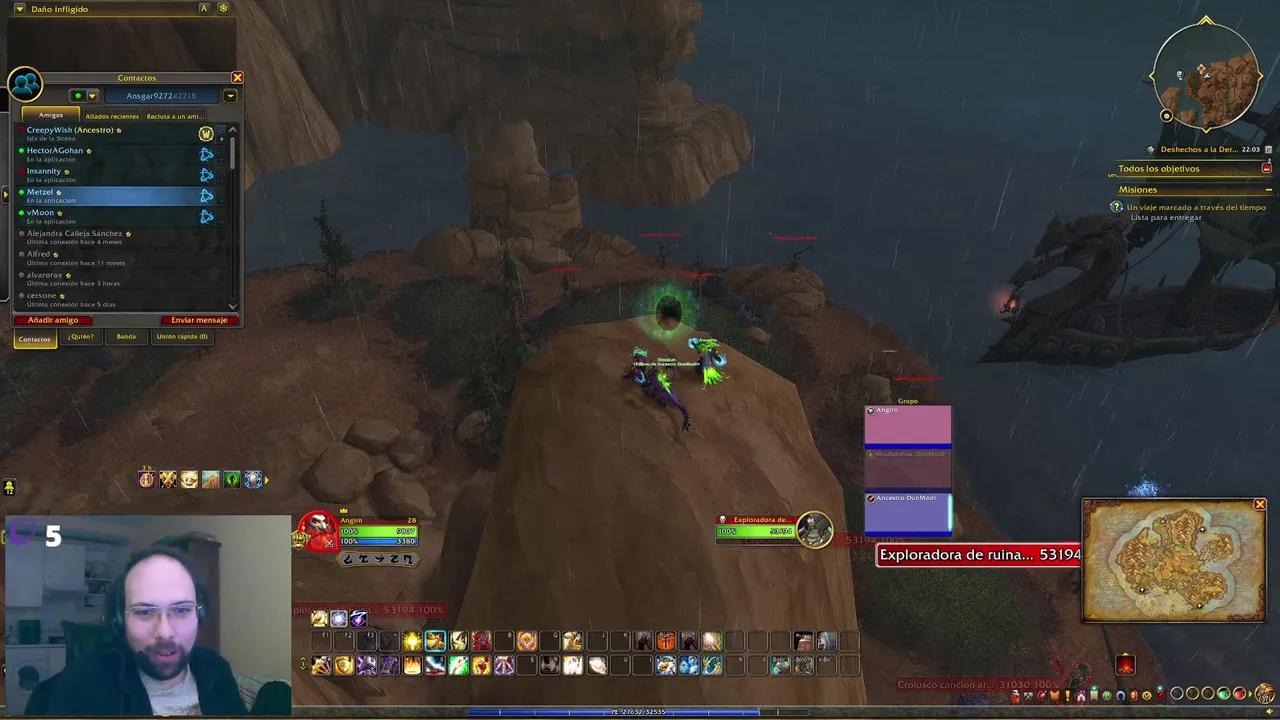Activate the spell with the glowing blue border on the action bar

[x=435, y=641]
